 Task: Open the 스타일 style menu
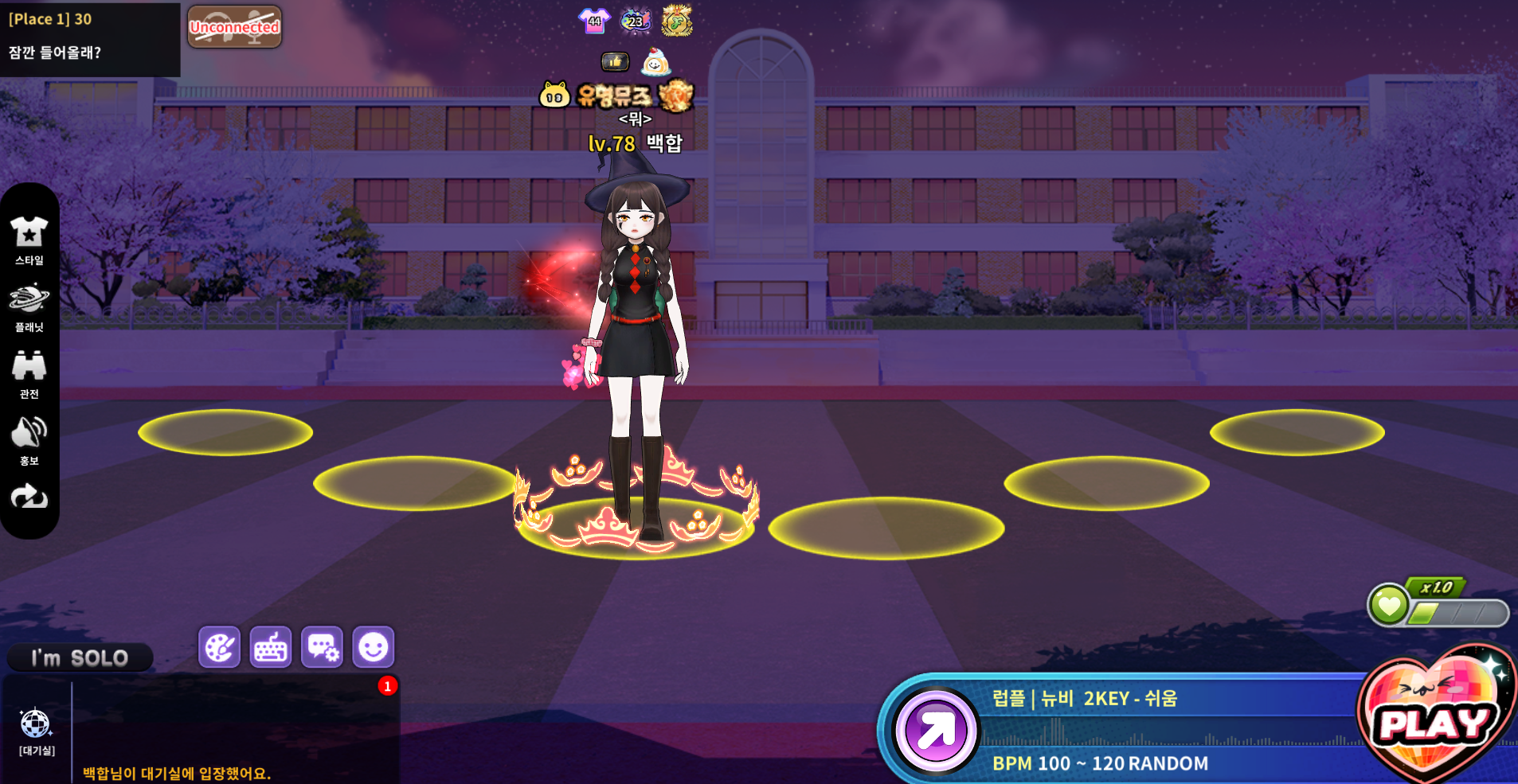tap(29, 240)
